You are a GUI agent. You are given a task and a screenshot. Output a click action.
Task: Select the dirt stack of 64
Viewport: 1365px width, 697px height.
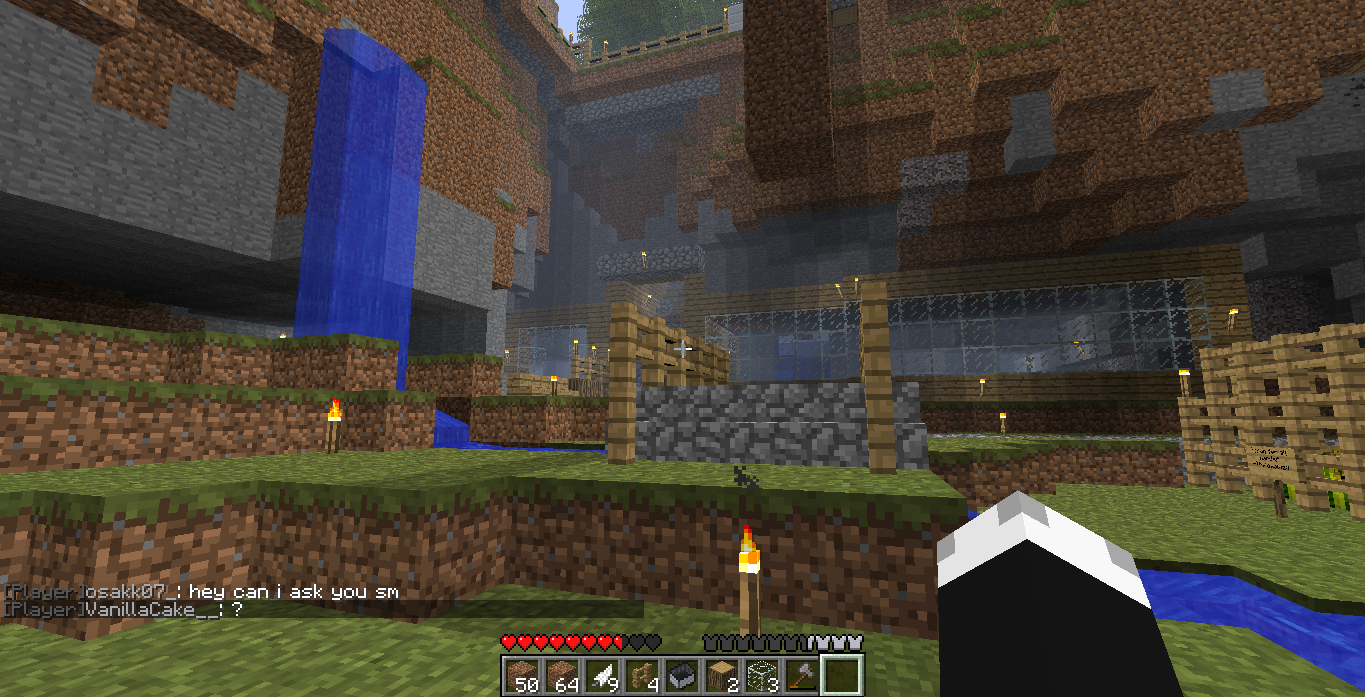tap(560, 675)
